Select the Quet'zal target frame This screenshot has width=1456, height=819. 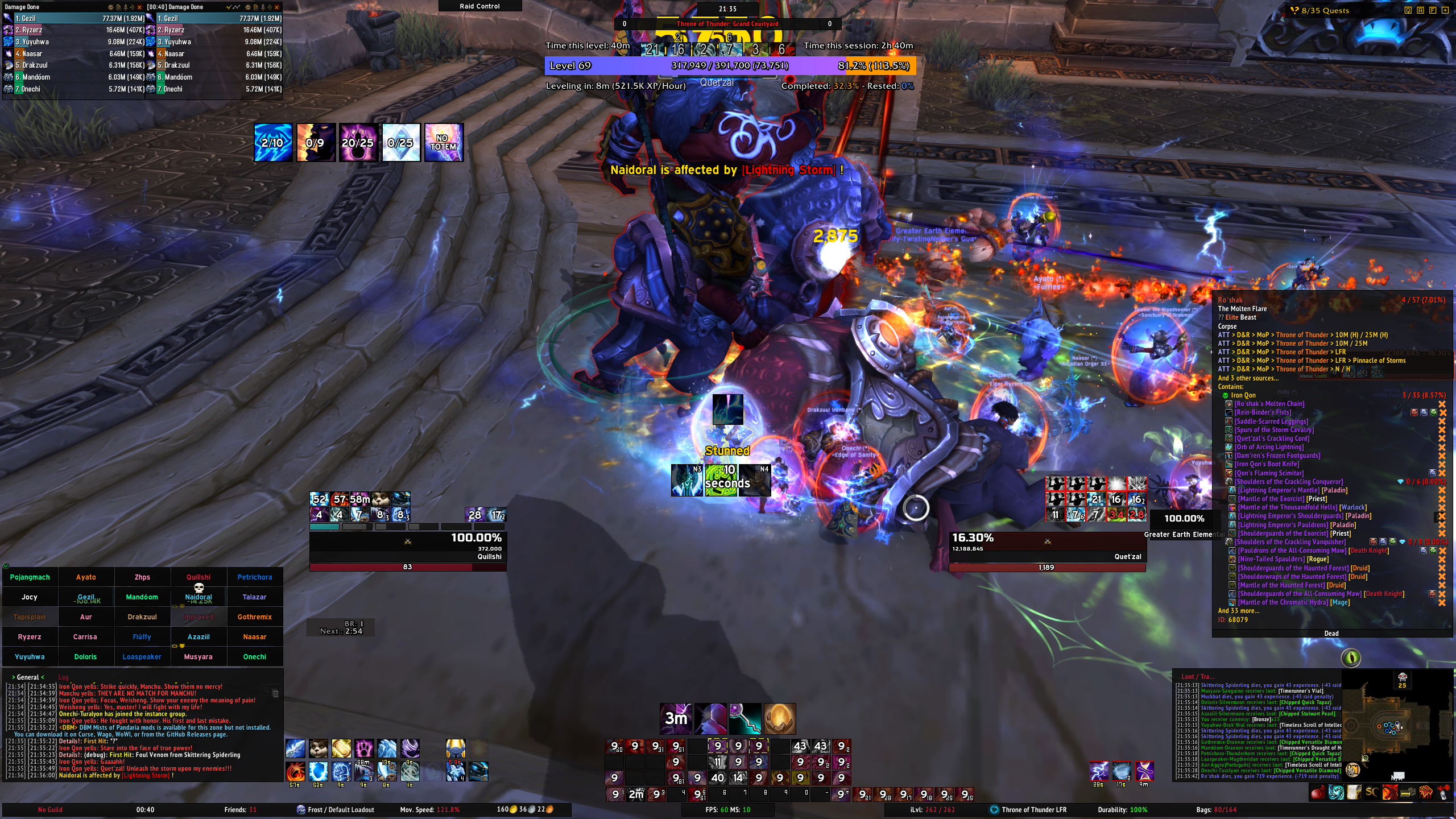point(1046,547)
